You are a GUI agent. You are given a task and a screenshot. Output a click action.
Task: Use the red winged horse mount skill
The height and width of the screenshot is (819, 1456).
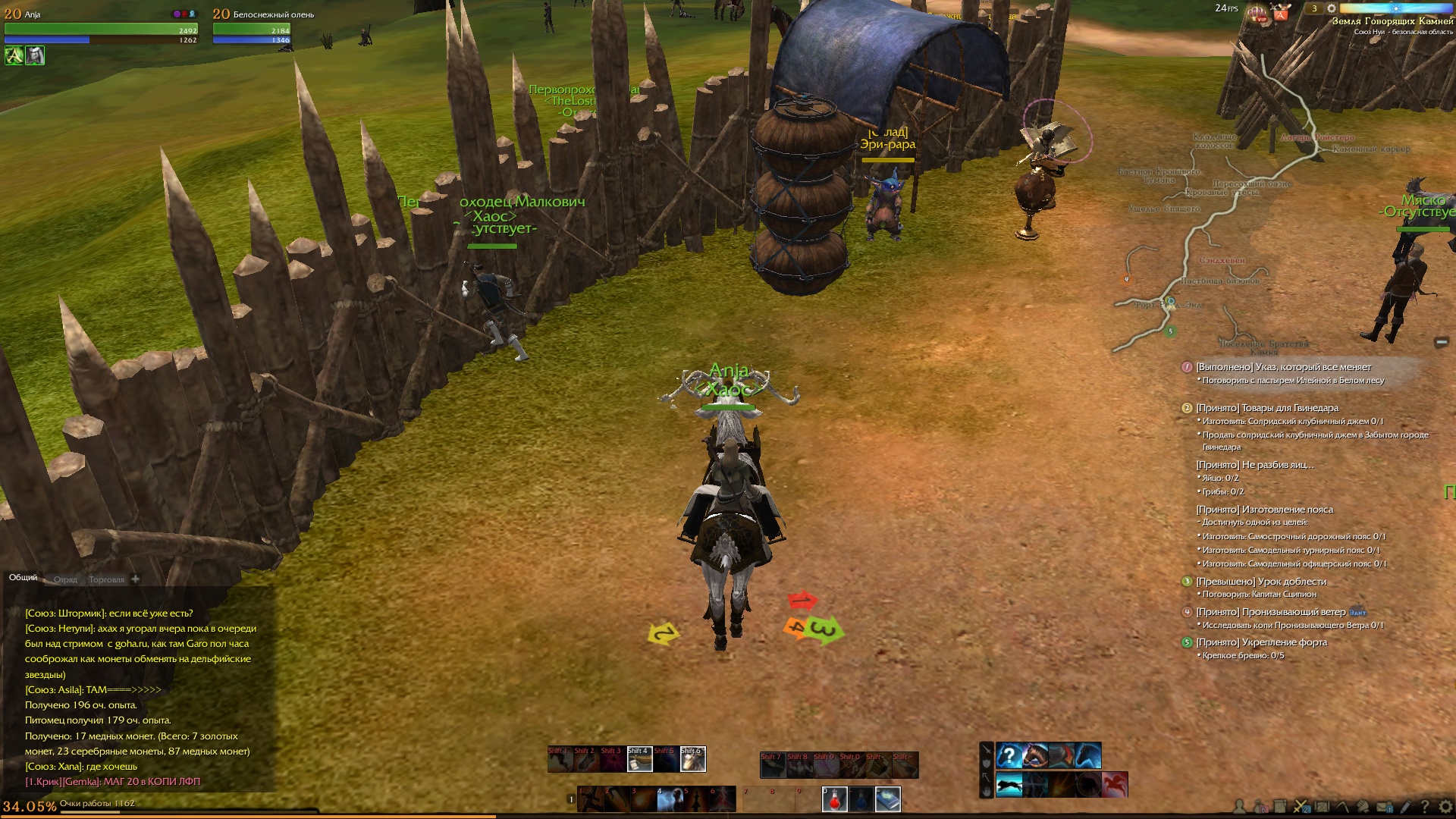click(x=1115, y=784)
